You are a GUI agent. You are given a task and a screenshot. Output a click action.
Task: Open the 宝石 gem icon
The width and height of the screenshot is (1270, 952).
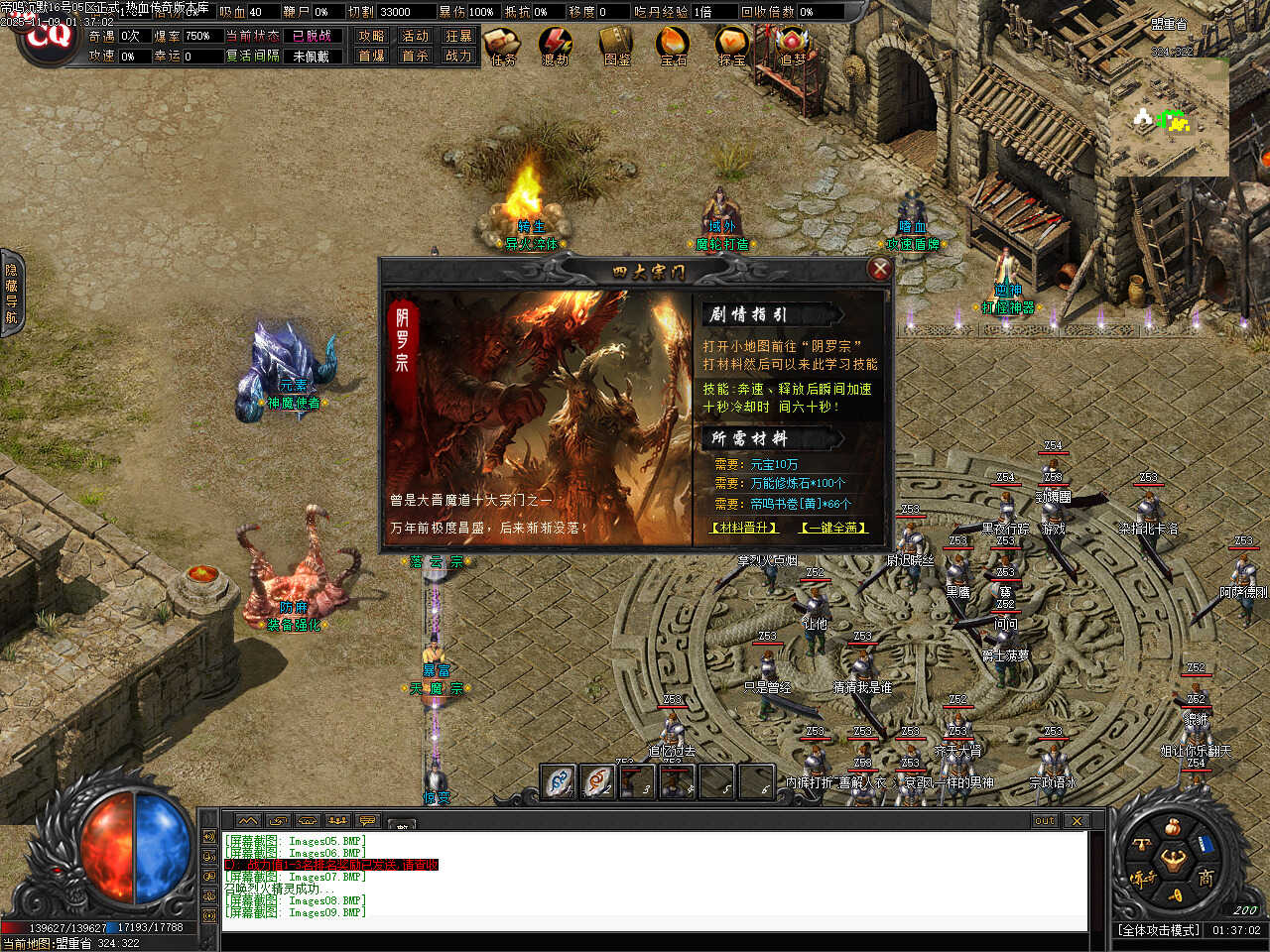point(674,46)
